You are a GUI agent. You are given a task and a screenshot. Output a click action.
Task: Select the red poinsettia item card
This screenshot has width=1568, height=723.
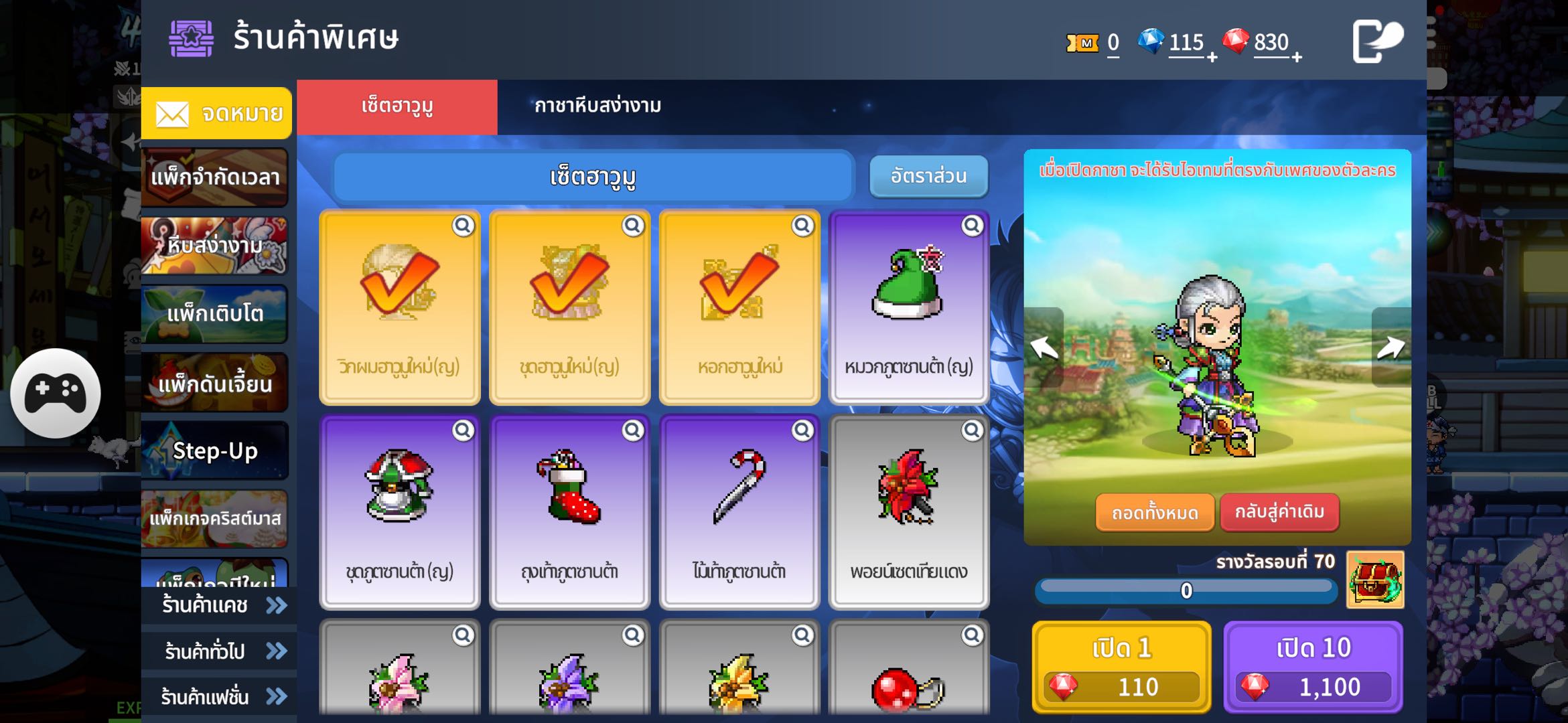click(x=908, y=512)
